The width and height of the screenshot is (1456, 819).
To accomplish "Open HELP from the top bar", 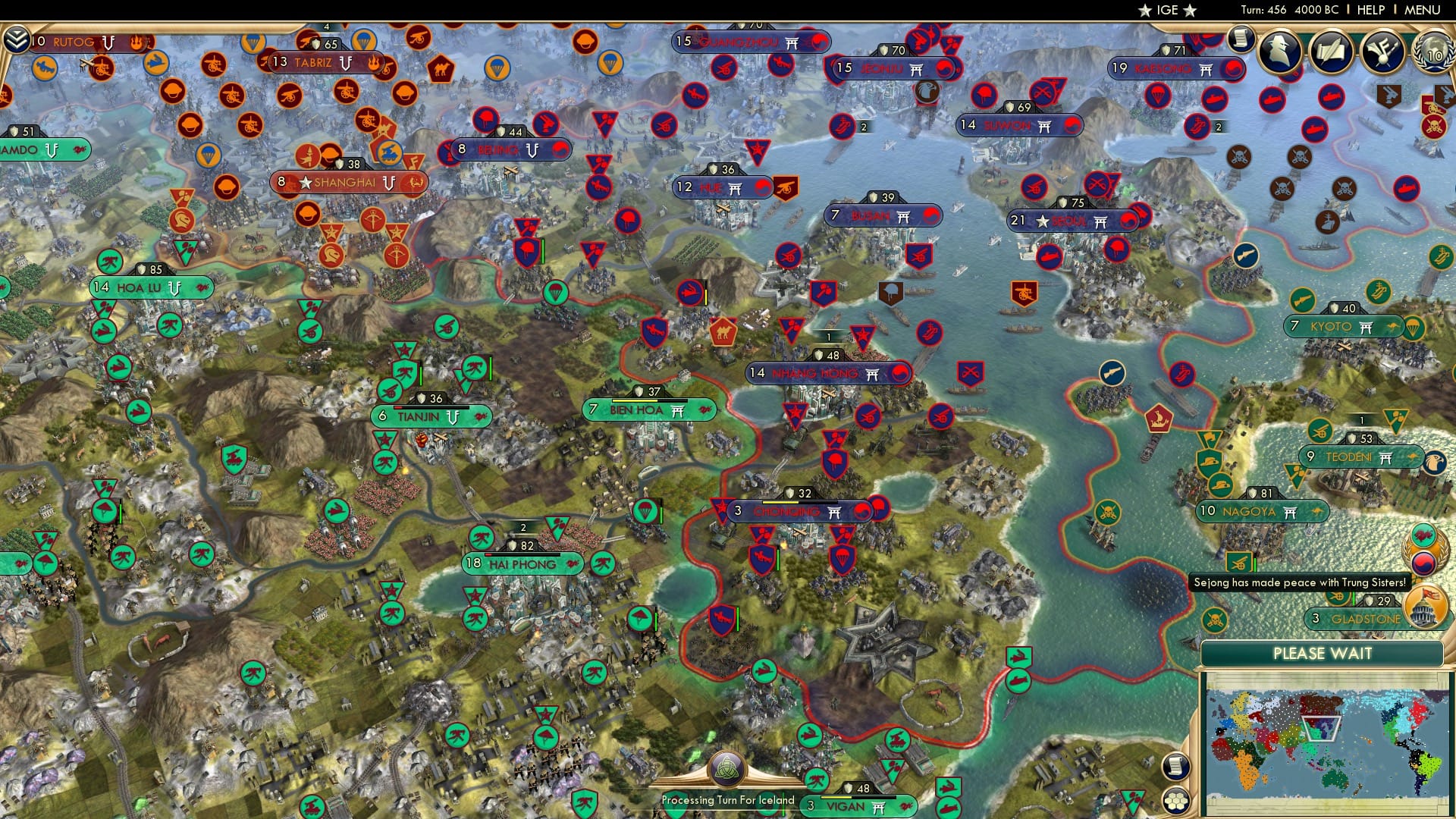I will pos(1370,11).
